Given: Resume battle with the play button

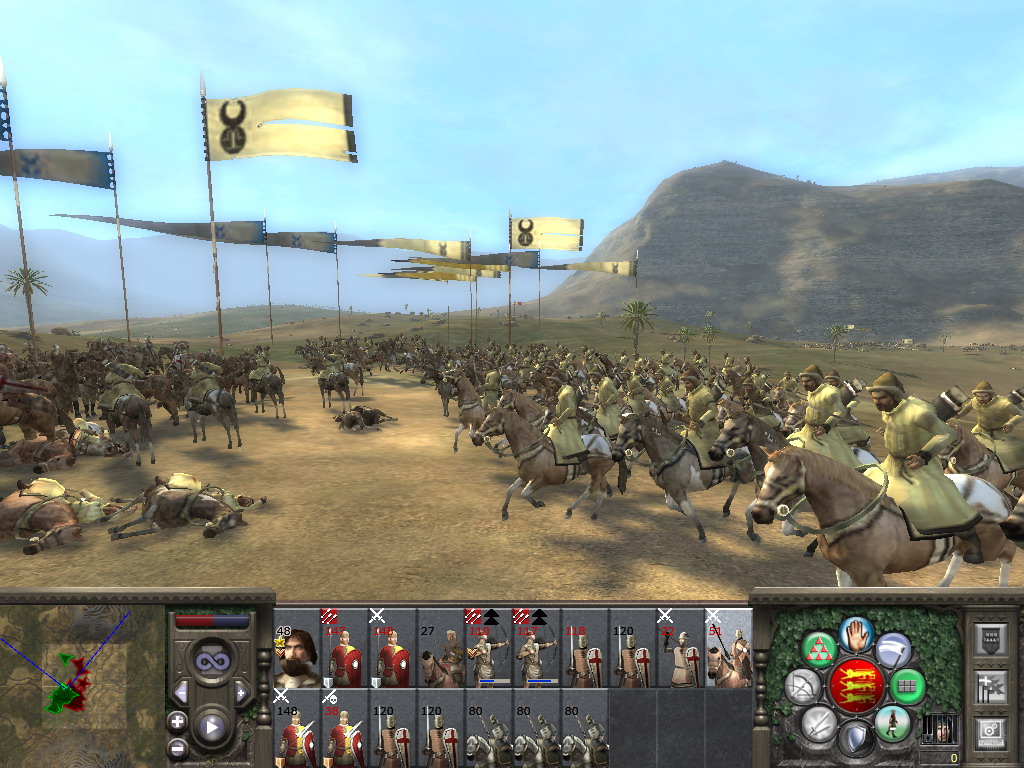Looking at the screenshot, I should click(x=212, y=727).
